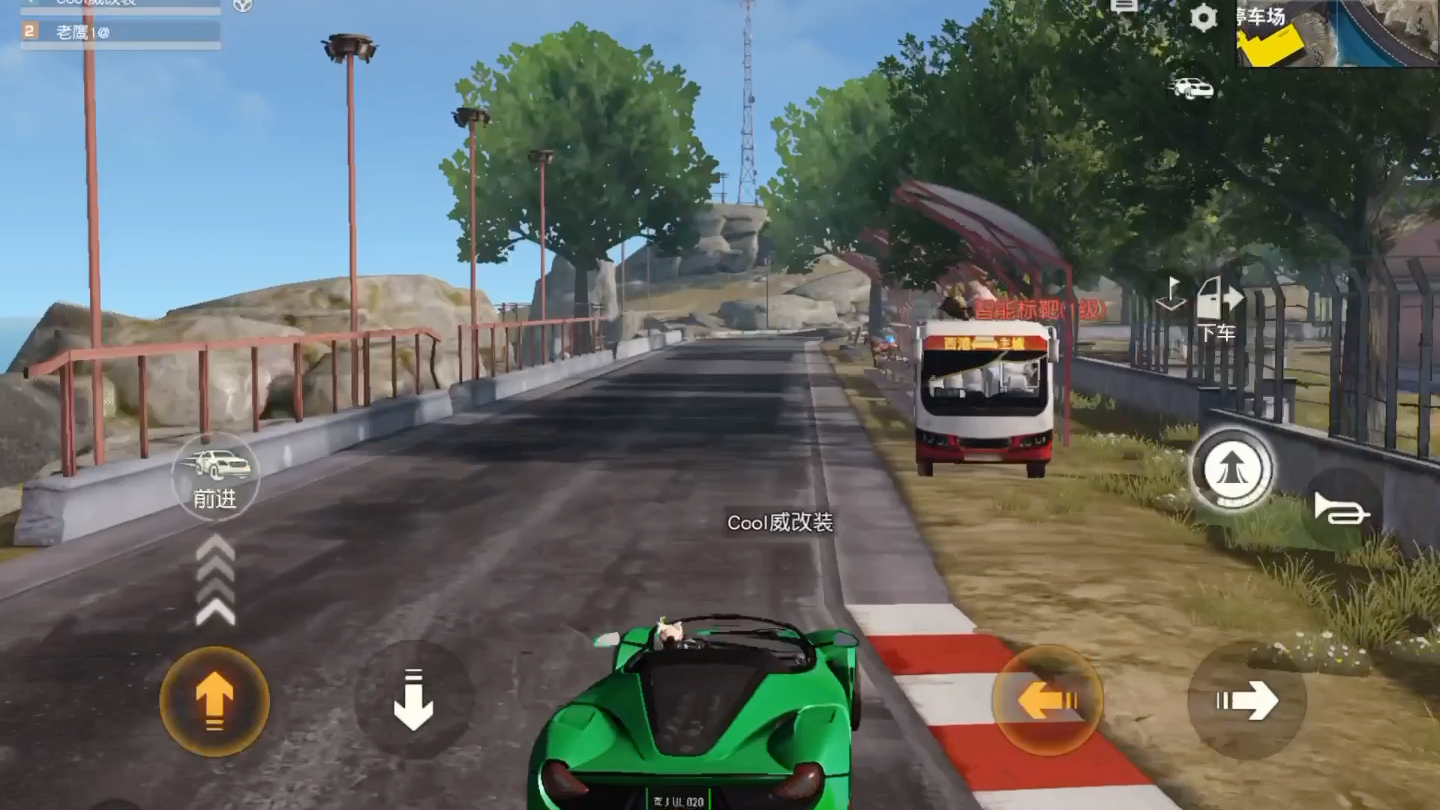Sound the car horn

pos(1342,510)
